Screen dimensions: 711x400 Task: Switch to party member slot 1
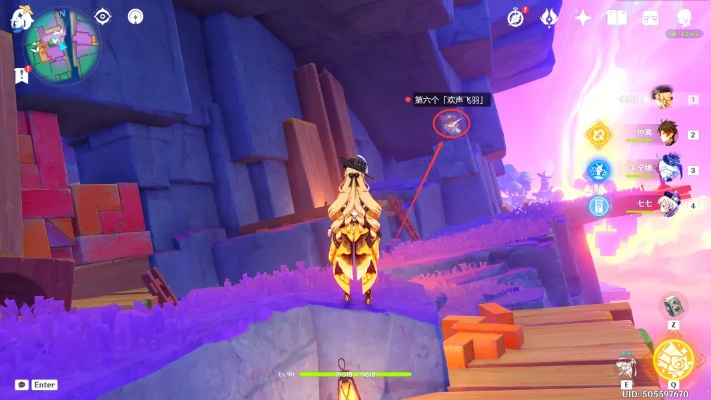click(661, 98)
